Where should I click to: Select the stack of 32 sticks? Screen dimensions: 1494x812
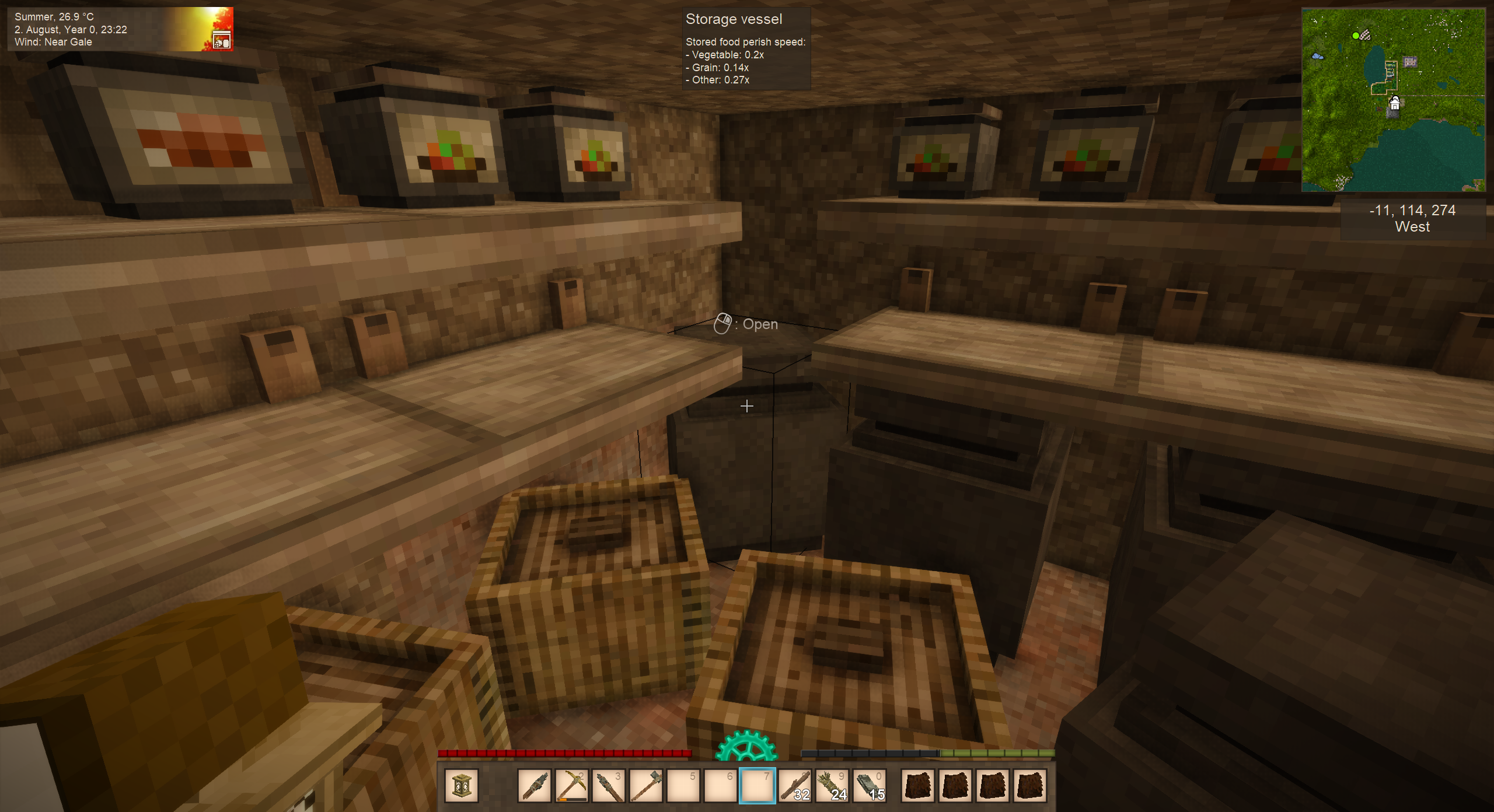pos(794,786)
